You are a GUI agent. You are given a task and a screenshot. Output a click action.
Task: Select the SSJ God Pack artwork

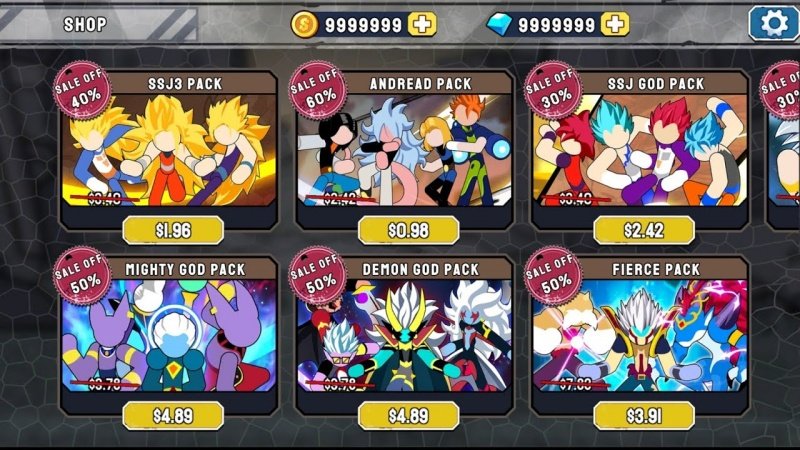tap(642, 150)
